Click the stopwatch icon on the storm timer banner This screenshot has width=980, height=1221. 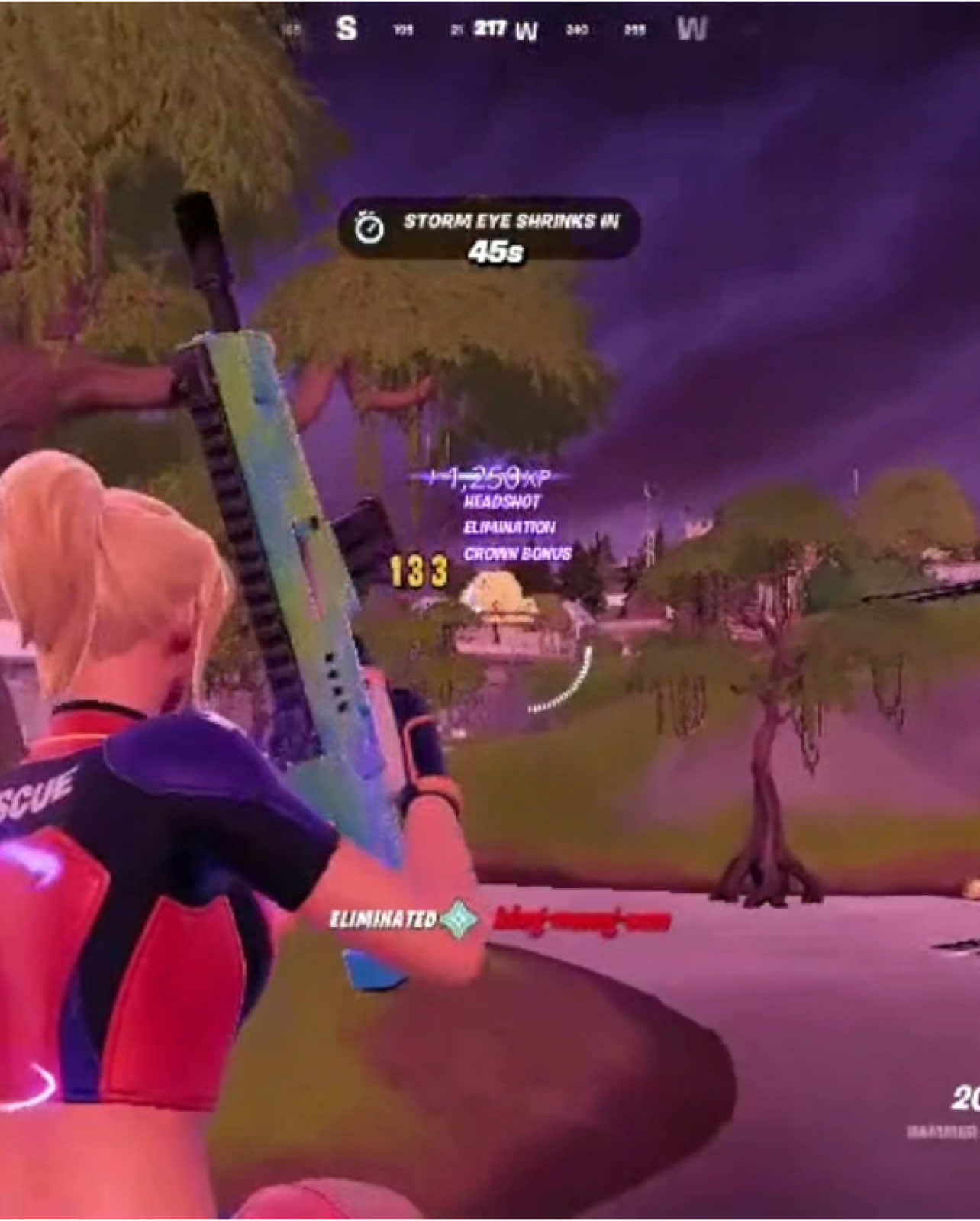click(371, 225)
